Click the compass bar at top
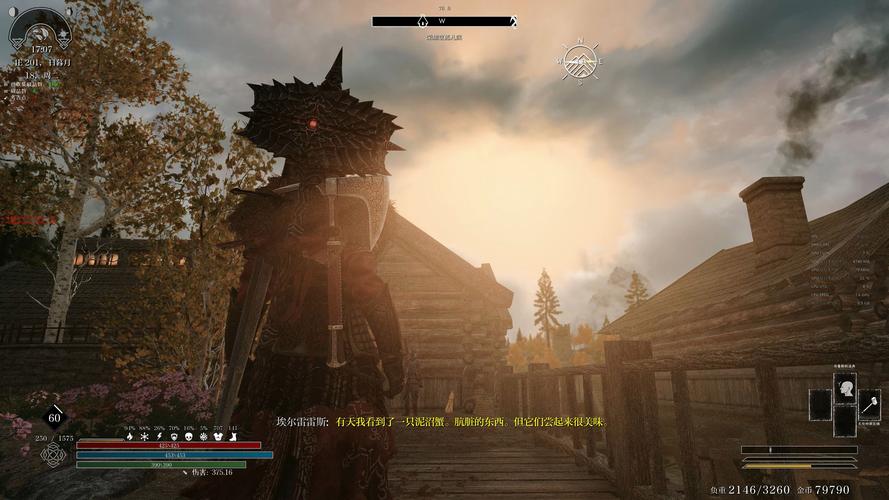This screenshot has width=889, height=500. pyautogui.click(x=444, y=21)
